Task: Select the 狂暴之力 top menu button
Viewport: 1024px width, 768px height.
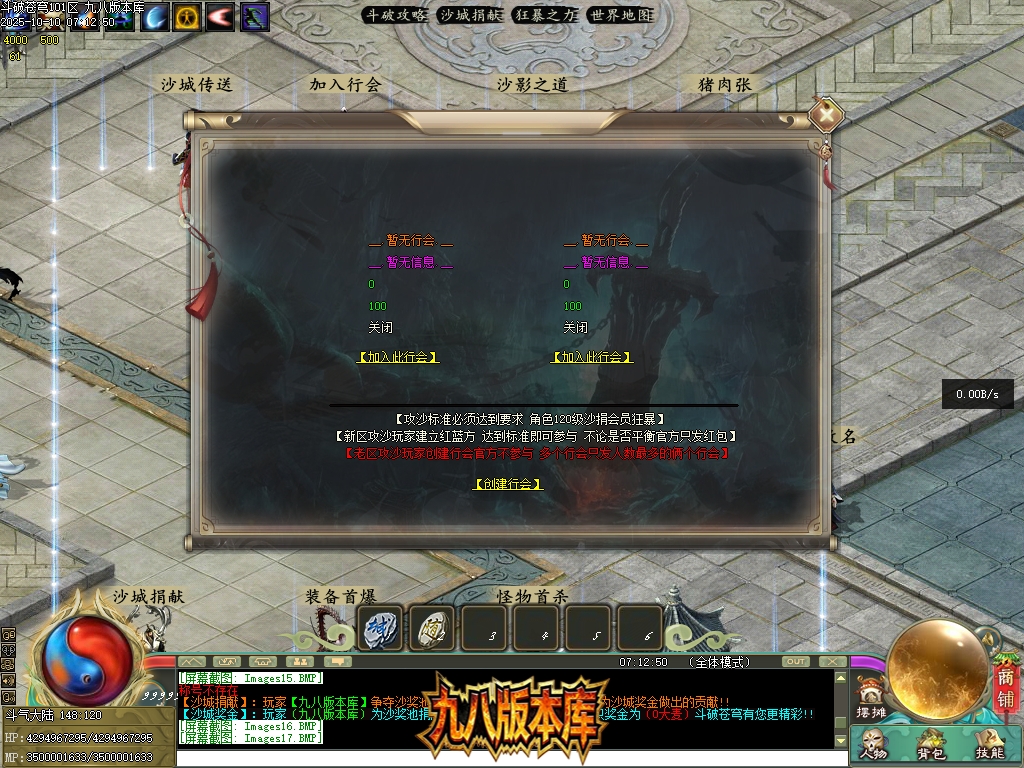Action: tap(545, 15)
